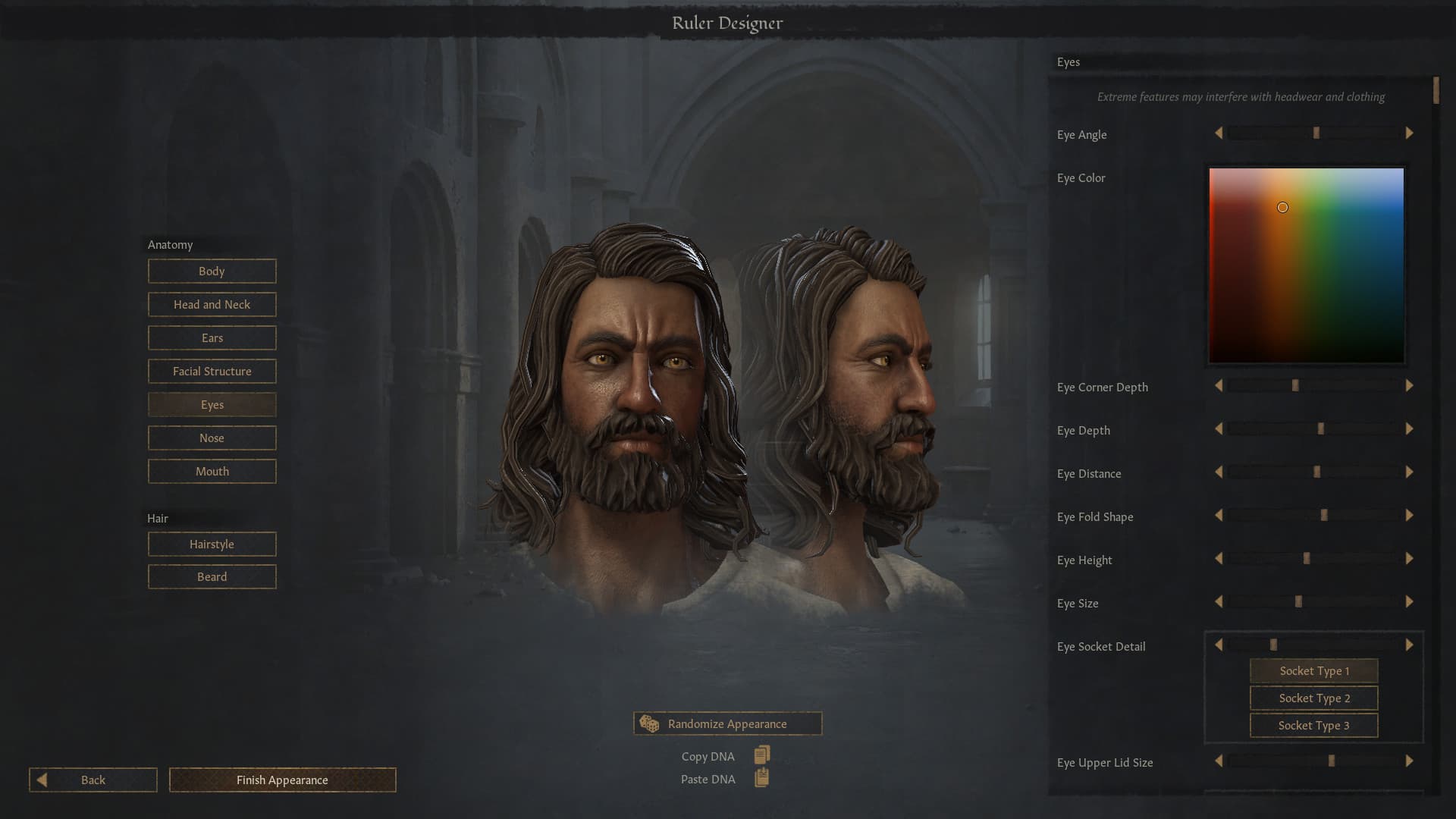
Task: Click the Back button
Action: pyautogui.click(x=92, y=780)
